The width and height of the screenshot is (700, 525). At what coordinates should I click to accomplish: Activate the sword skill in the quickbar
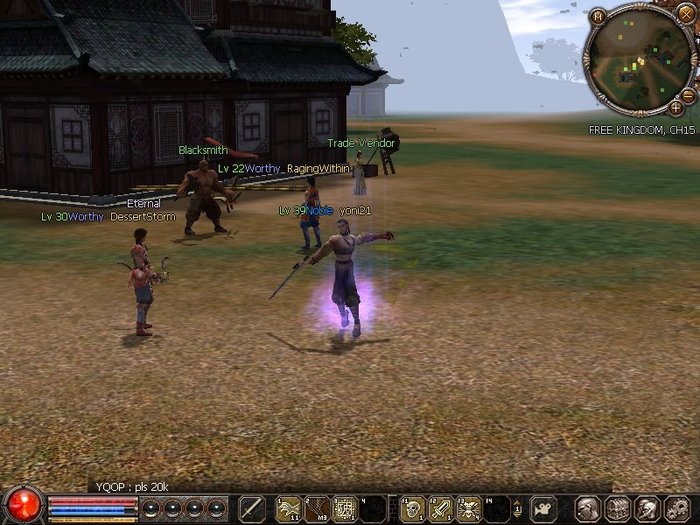pos(440,508)
